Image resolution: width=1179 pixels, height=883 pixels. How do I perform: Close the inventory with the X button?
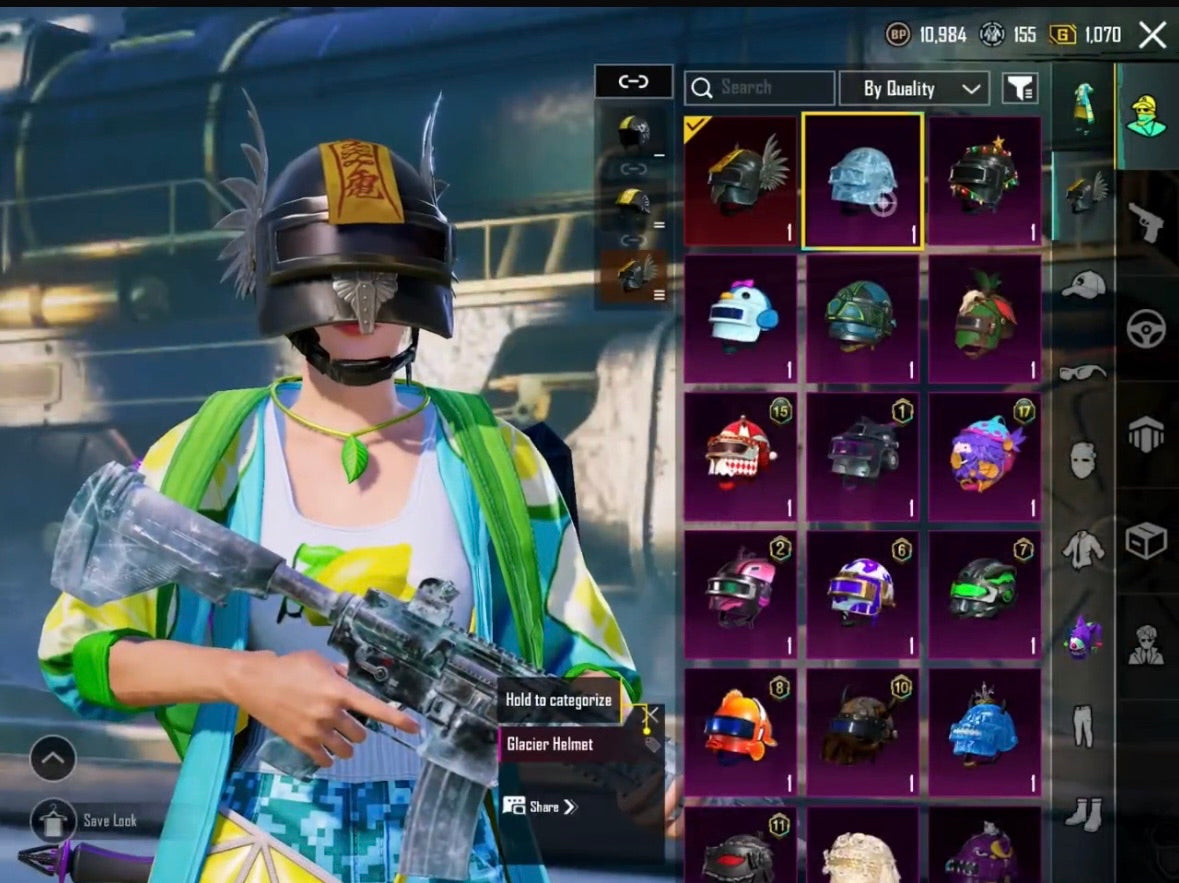click(1152, 36)
